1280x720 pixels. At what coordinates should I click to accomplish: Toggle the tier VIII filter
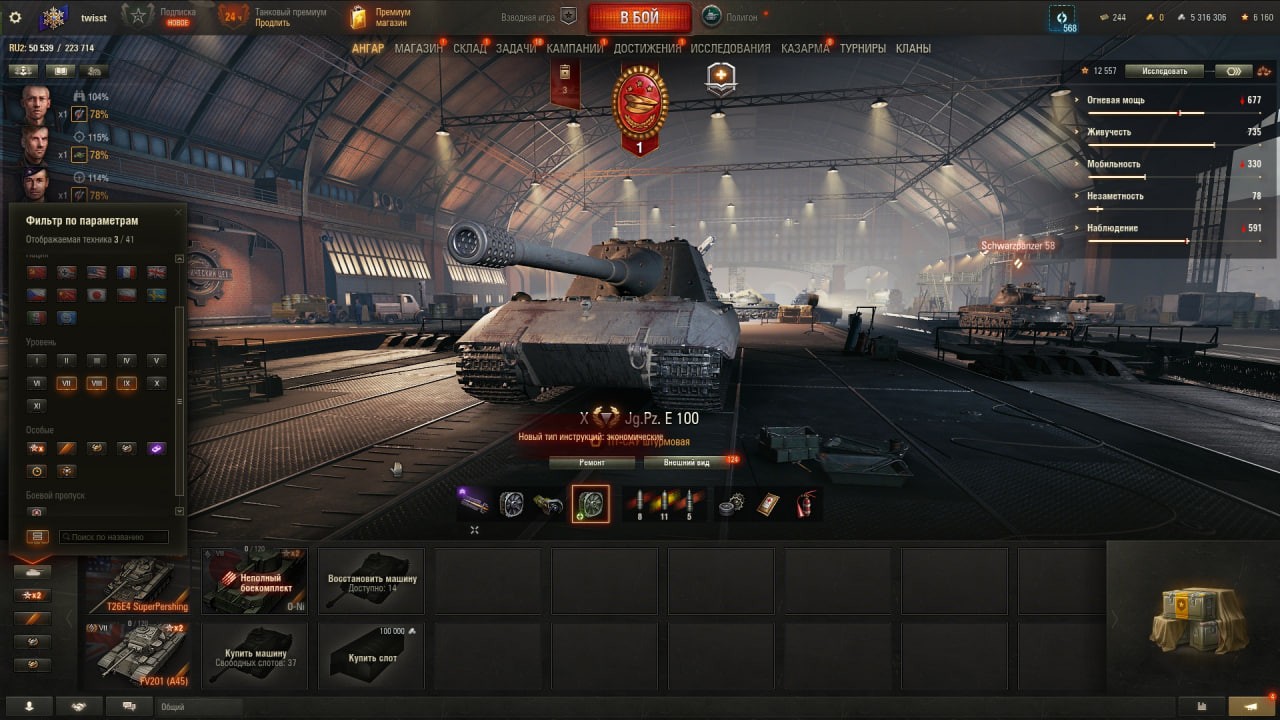(x=96, y=383)
